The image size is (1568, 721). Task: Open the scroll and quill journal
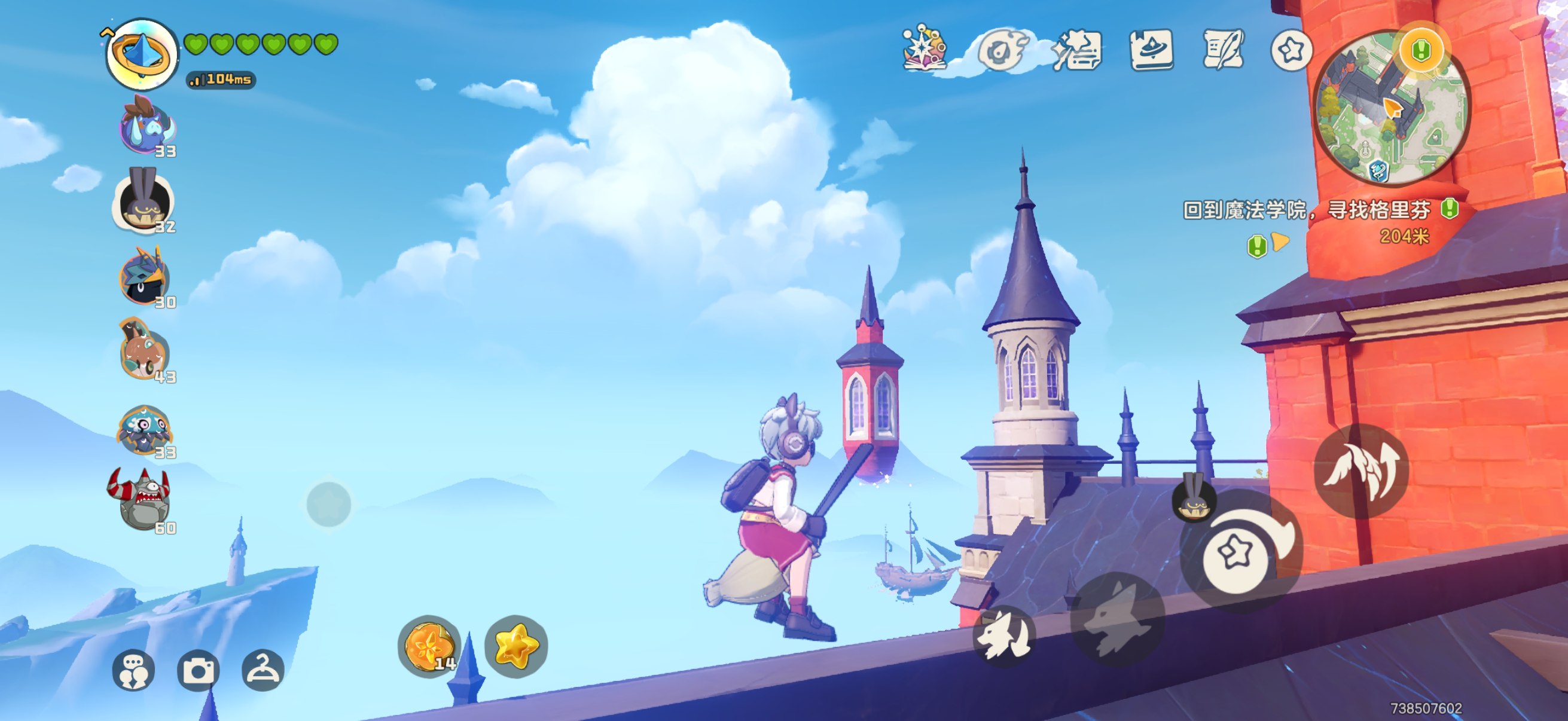(x=1222, y=50)
